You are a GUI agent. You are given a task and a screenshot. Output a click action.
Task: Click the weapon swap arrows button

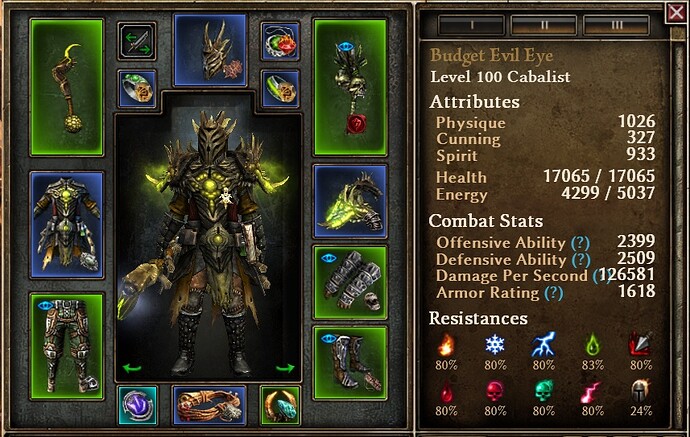click(135, 41)
